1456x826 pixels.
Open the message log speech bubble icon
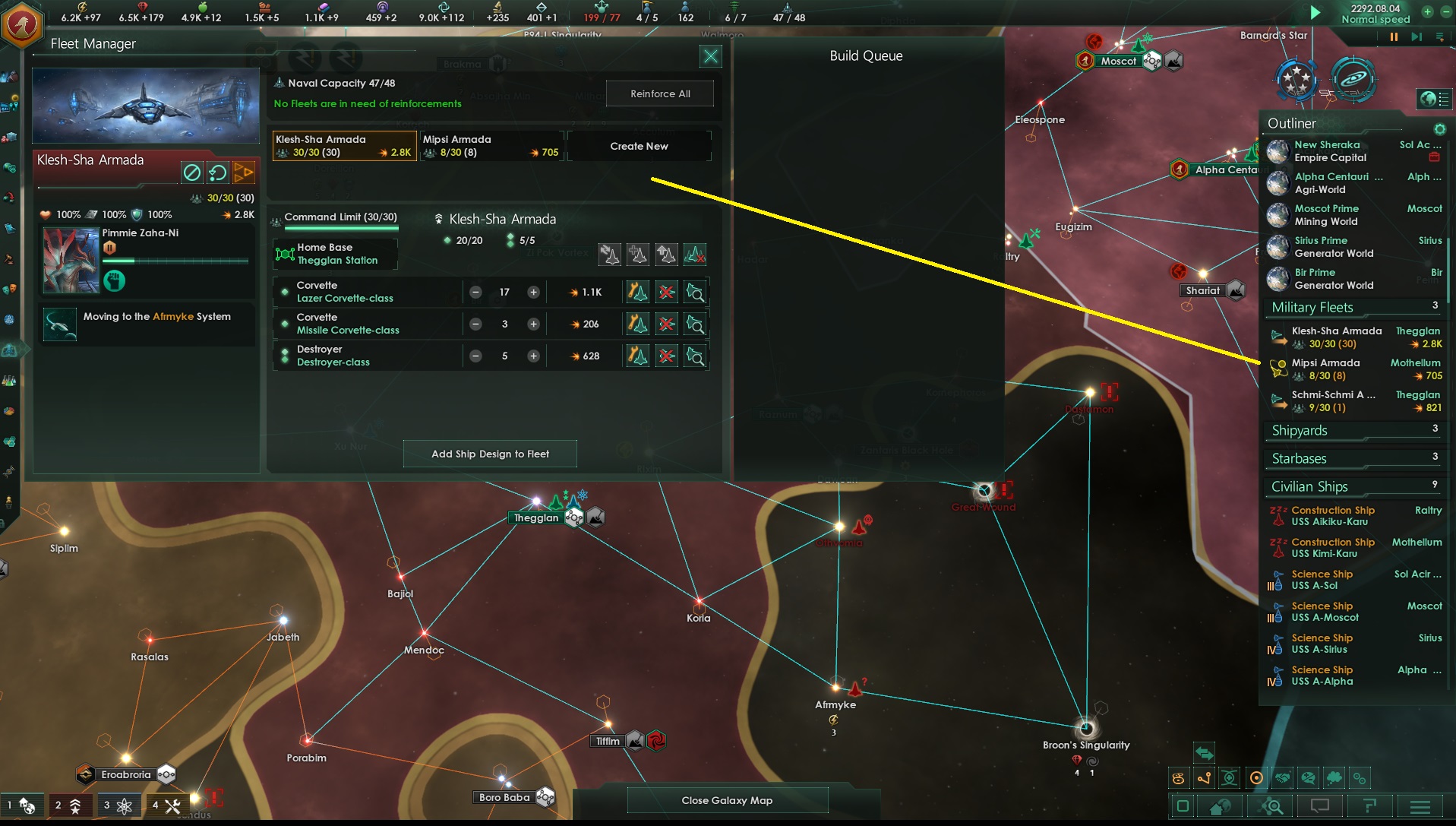coord(1319,806)
